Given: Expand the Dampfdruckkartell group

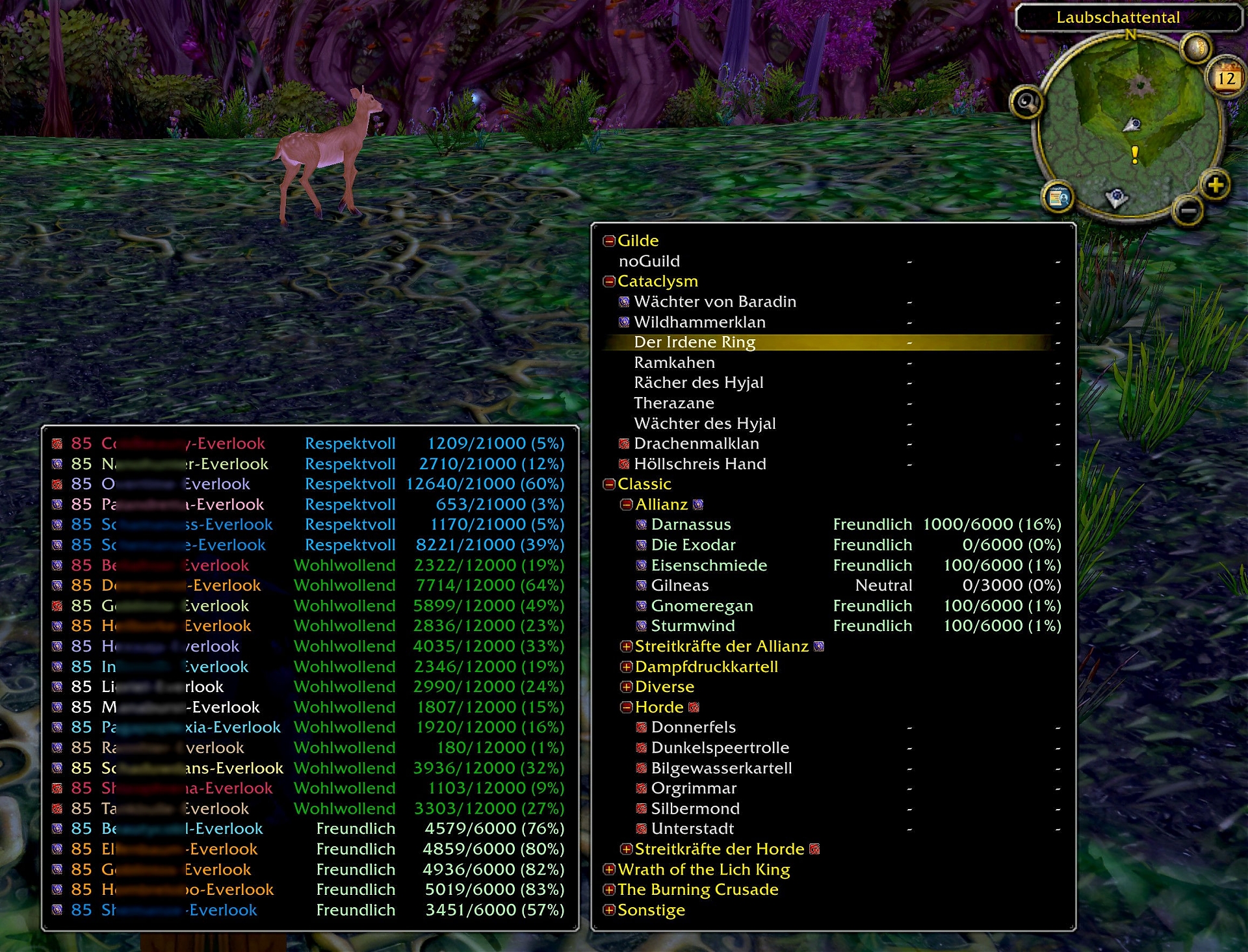Looking at the screenshot, I should click(626, 667).
